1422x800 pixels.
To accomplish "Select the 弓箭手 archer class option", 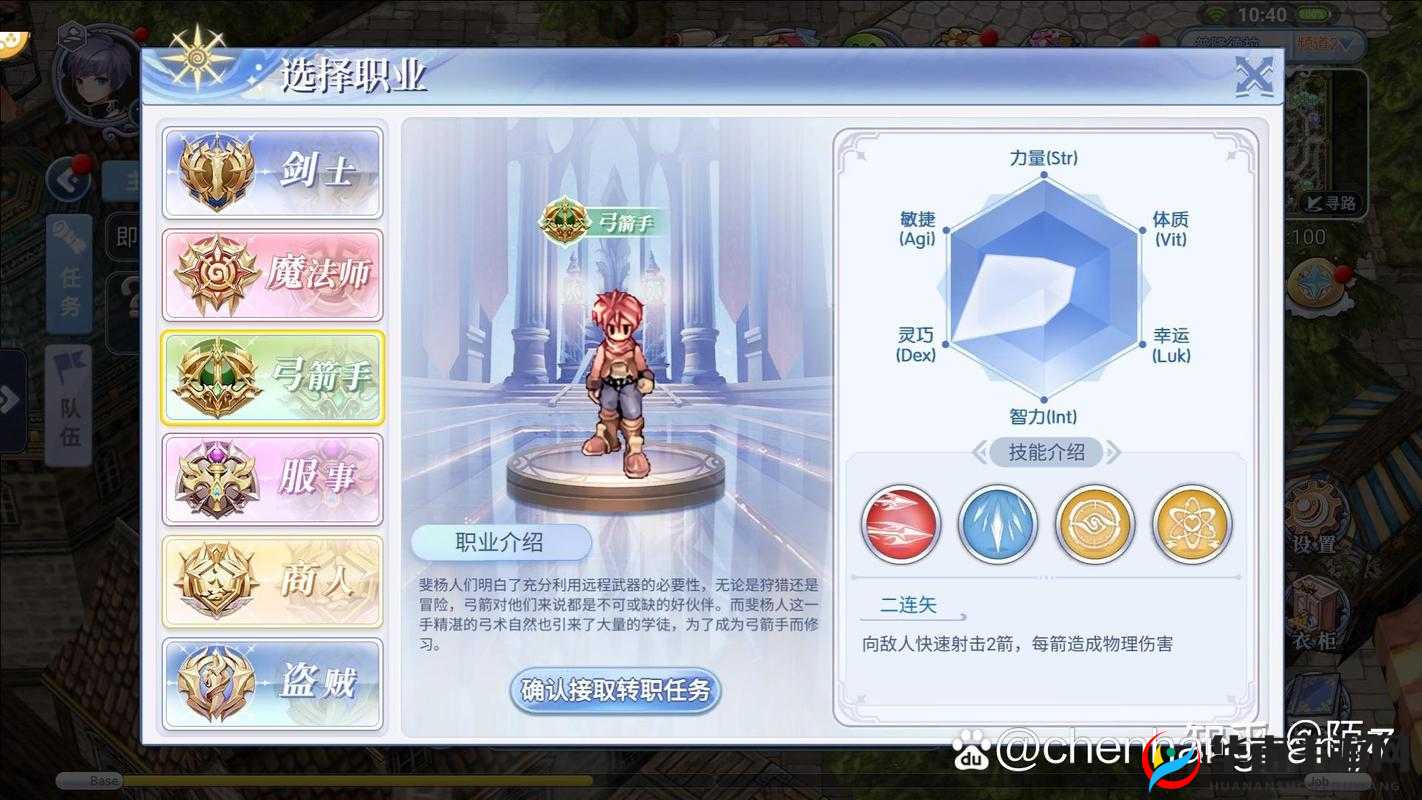I will [x=272, y=377].
